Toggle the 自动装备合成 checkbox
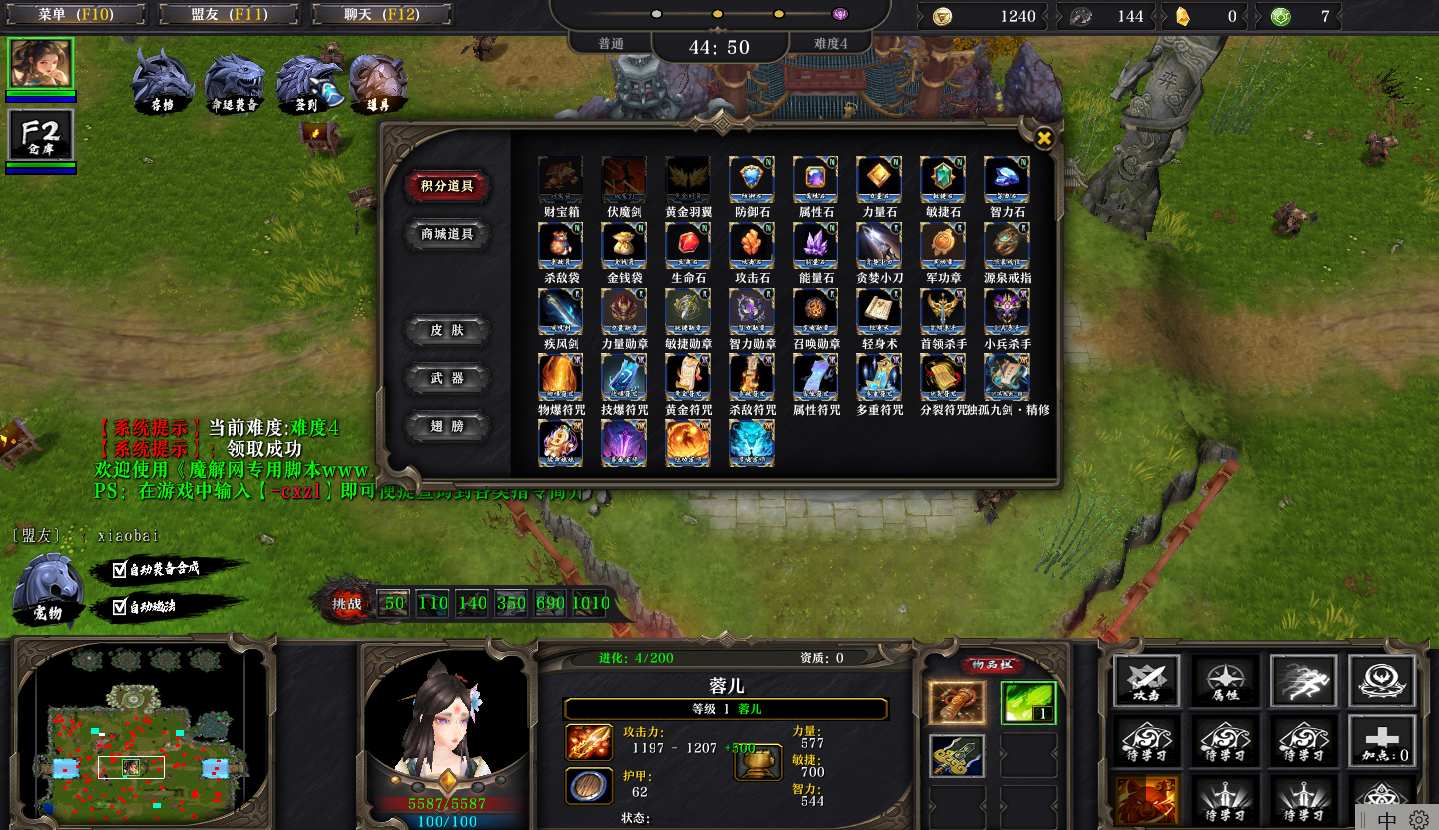This screenshot has height=830, width=1439. (x=120, y=570)
